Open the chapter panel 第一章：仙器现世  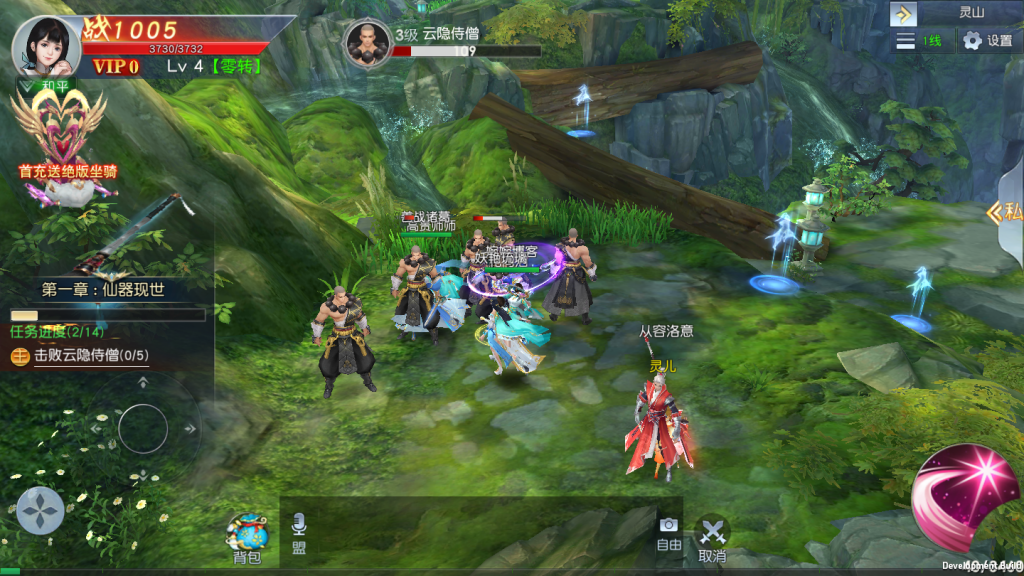103,290
